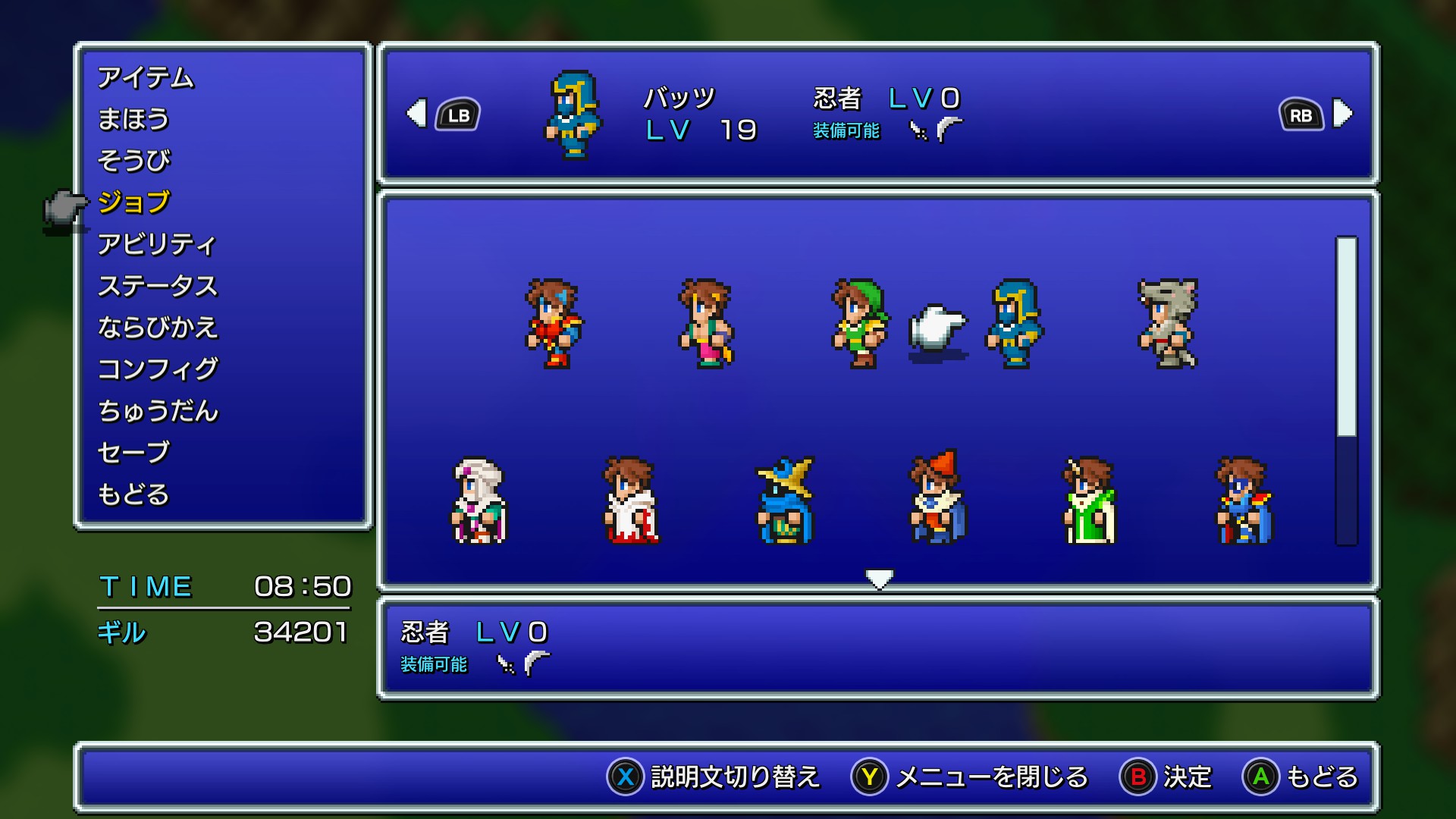Click the right arrow to view next character
The height and width of the screenshot is (819, 1456).
click(1342, 114)
